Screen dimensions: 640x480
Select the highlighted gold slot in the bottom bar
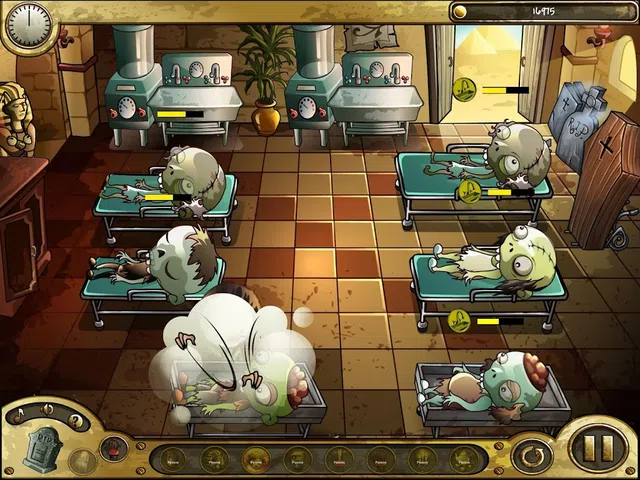pyautogui.click(x=256, y=458)
